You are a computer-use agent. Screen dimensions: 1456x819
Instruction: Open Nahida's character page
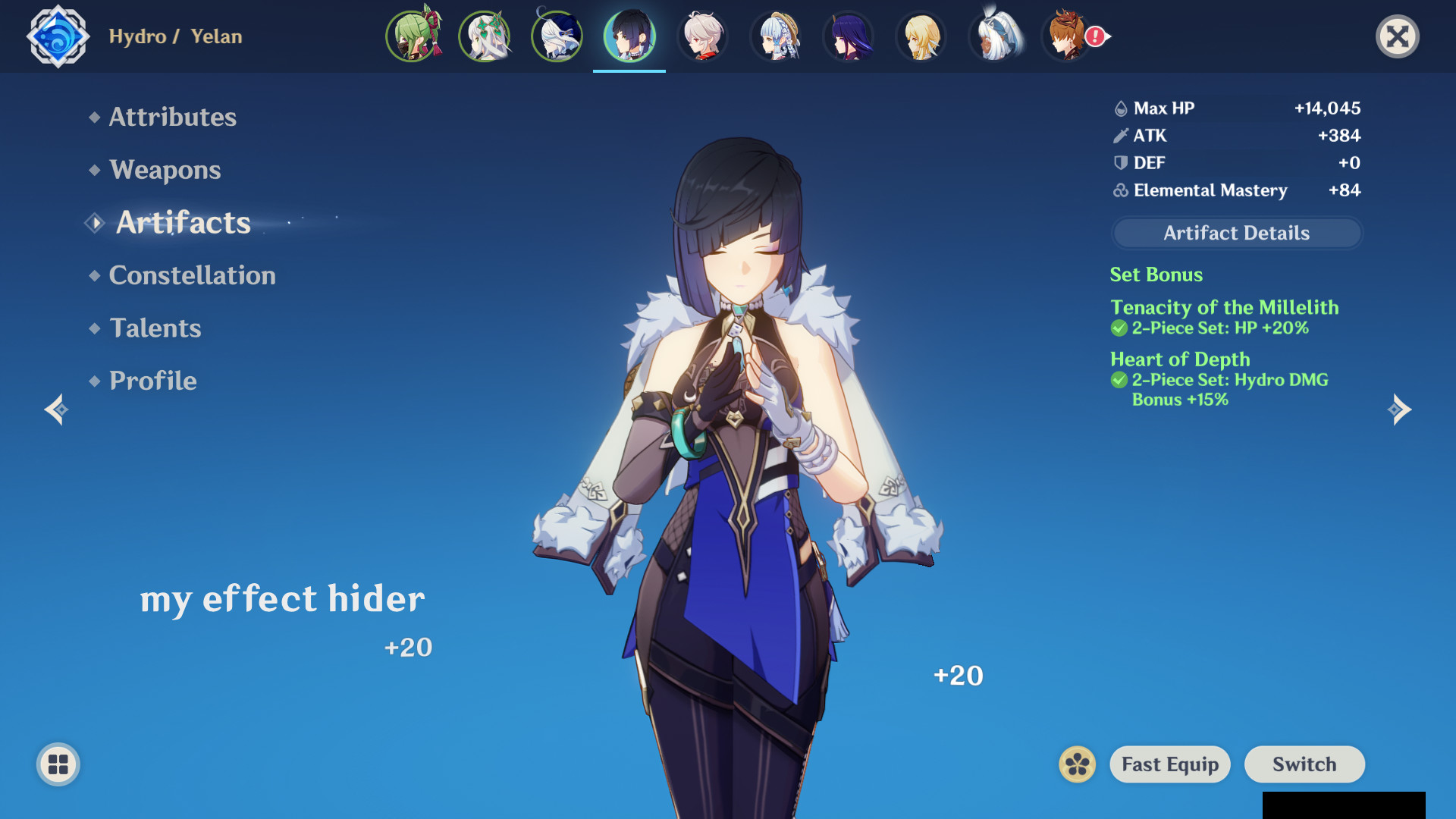[485, 36]
